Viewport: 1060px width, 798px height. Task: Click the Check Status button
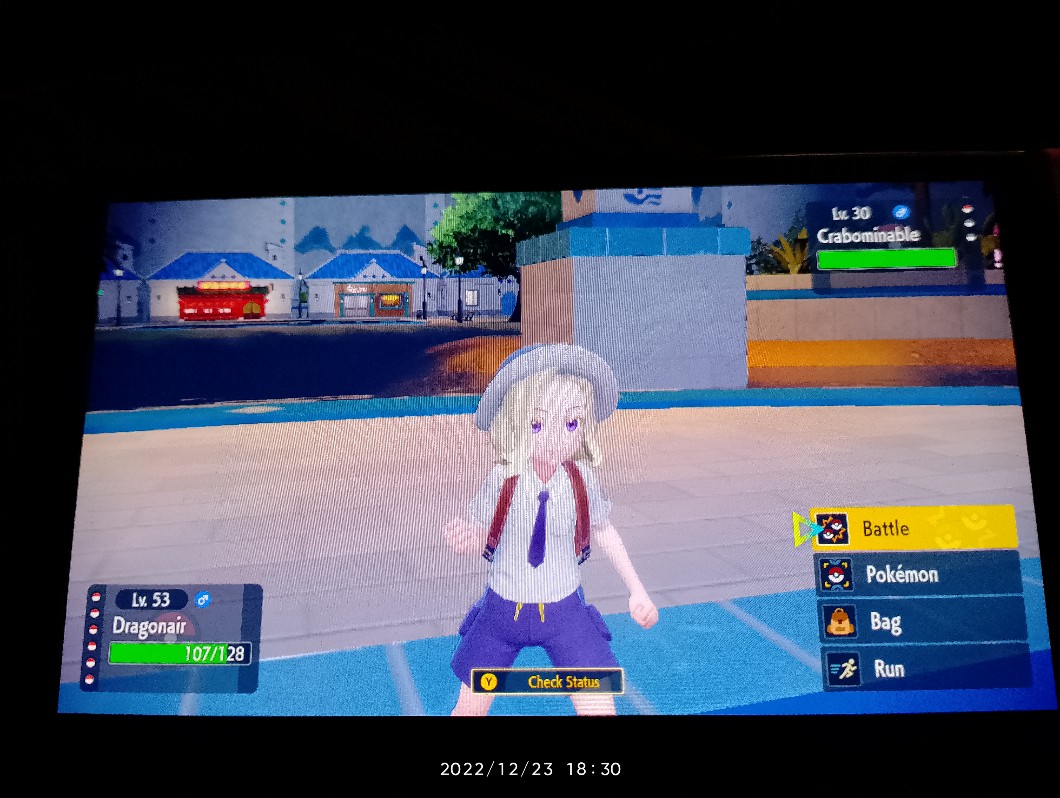pos(548,682)
